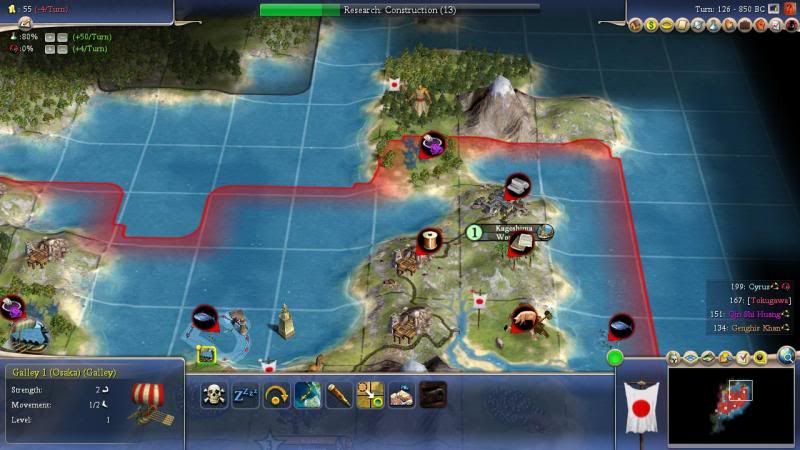The height and width of the screenshot is (450, 800).
Task: Open the domestic advisor house icon
Action: tap(637, 25)
